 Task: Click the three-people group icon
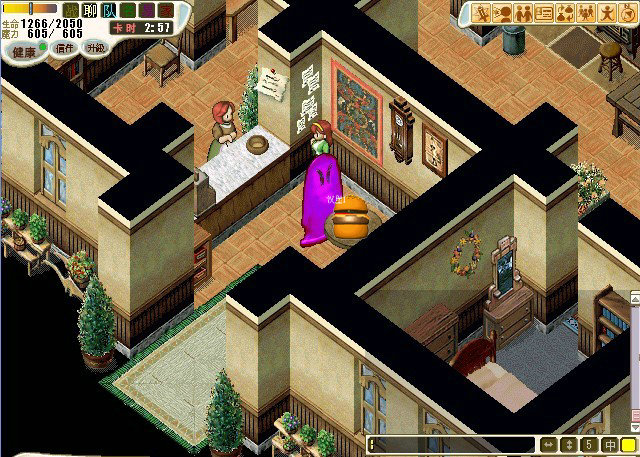[585, 13]
